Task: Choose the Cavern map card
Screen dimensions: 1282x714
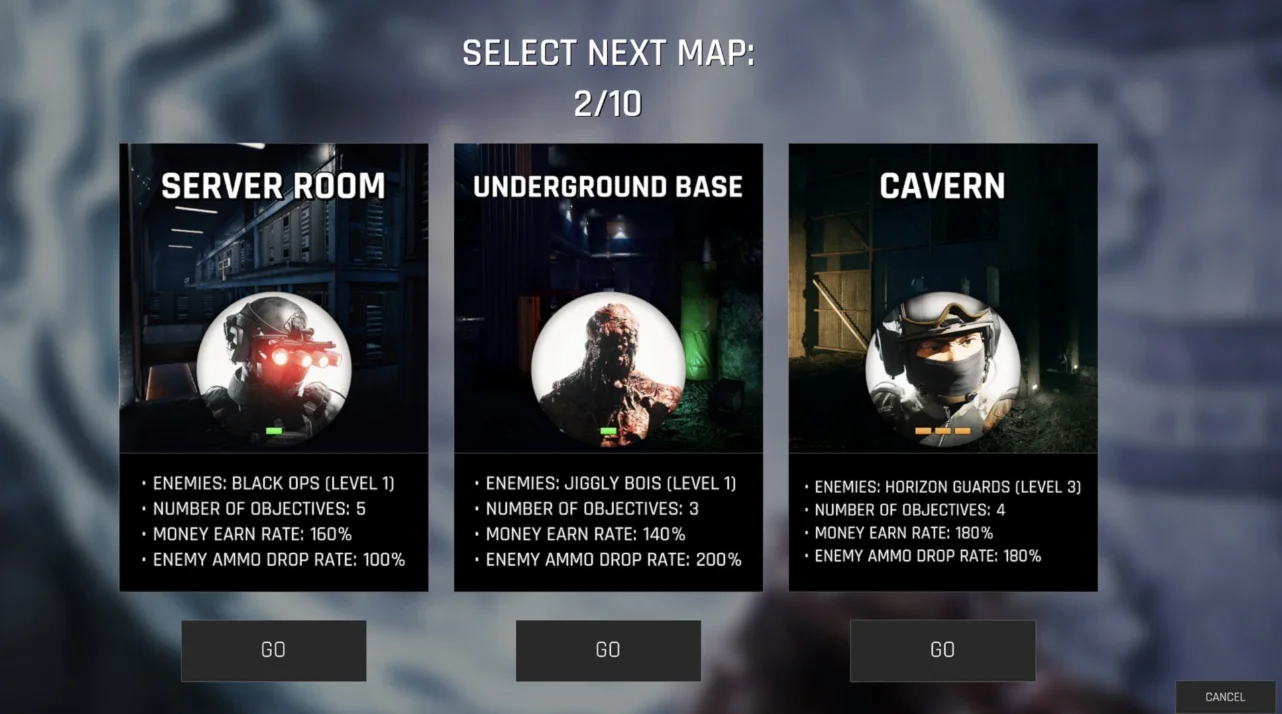Action: click(942, 367)
